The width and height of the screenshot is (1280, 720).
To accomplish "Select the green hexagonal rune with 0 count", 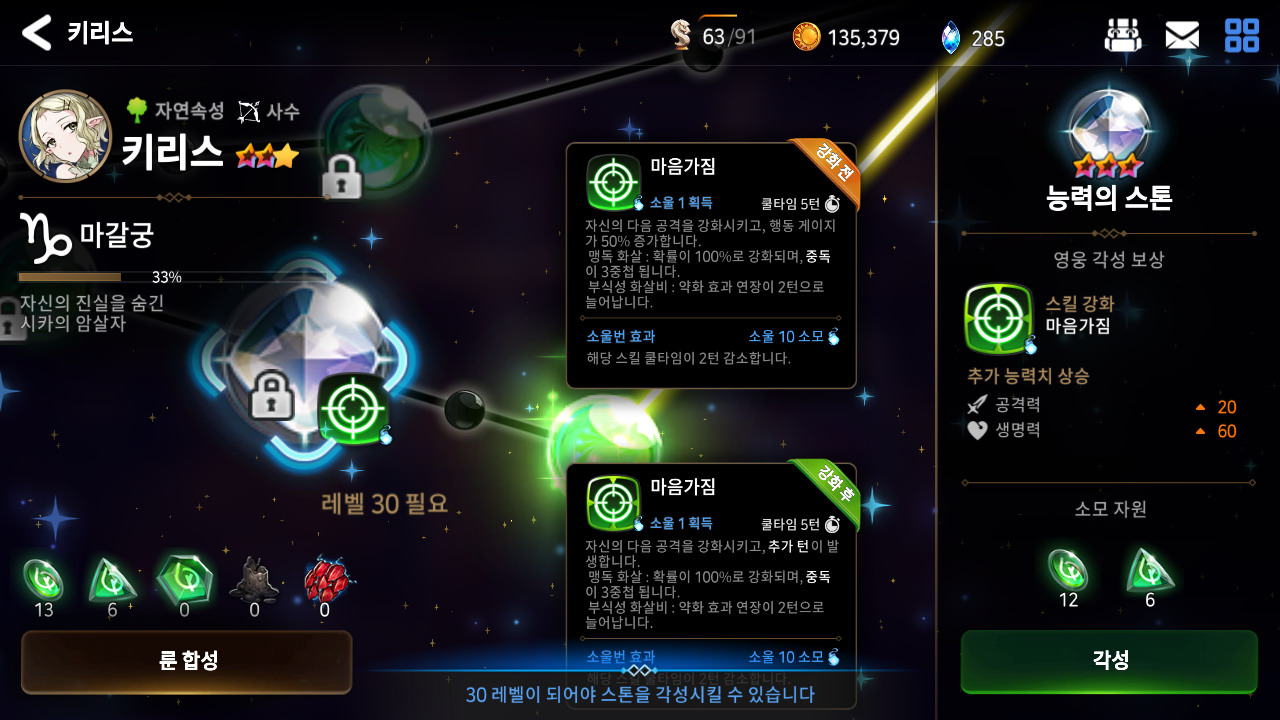I will [x=184, y=579].
